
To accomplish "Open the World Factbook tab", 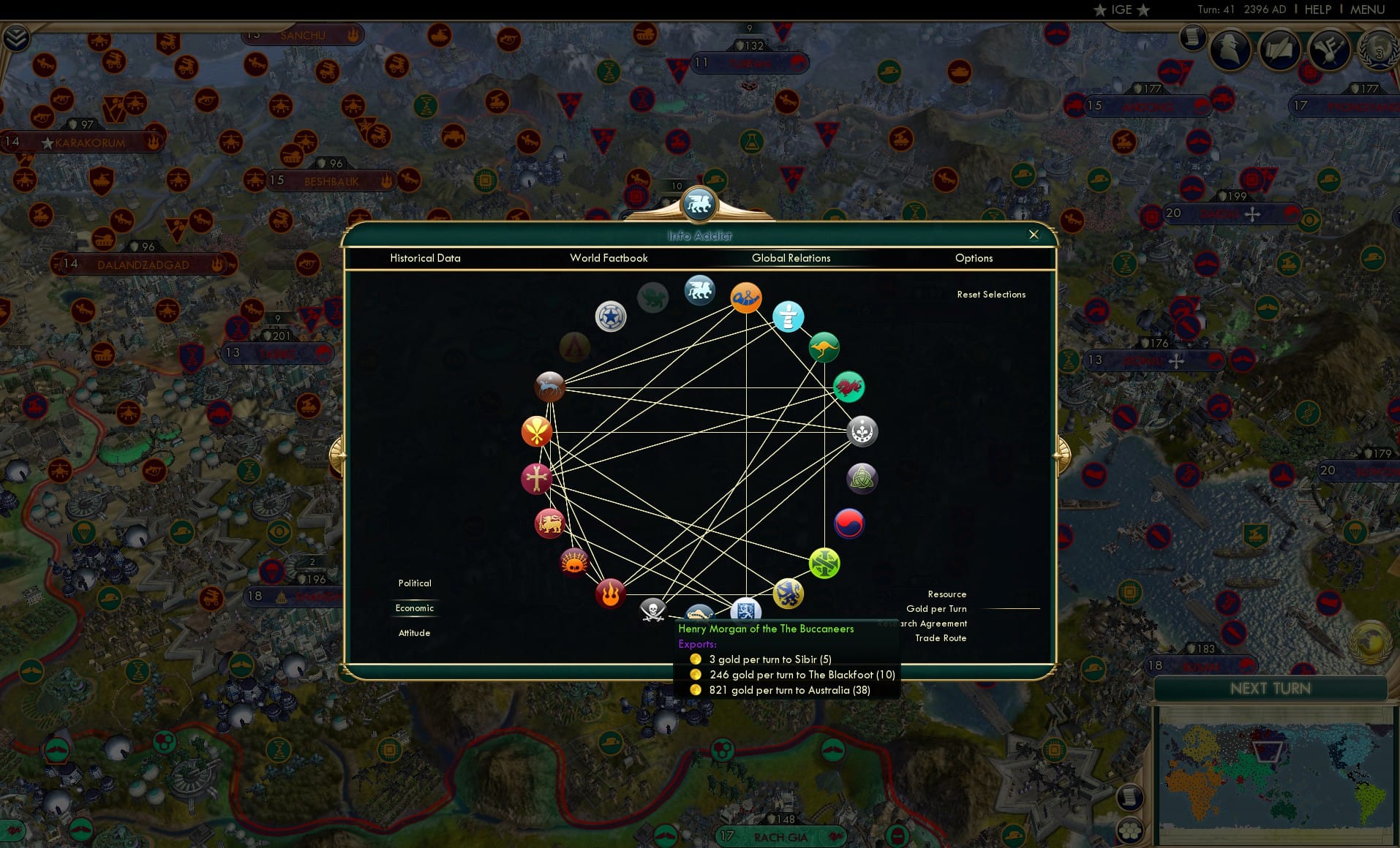I will 609,258.
